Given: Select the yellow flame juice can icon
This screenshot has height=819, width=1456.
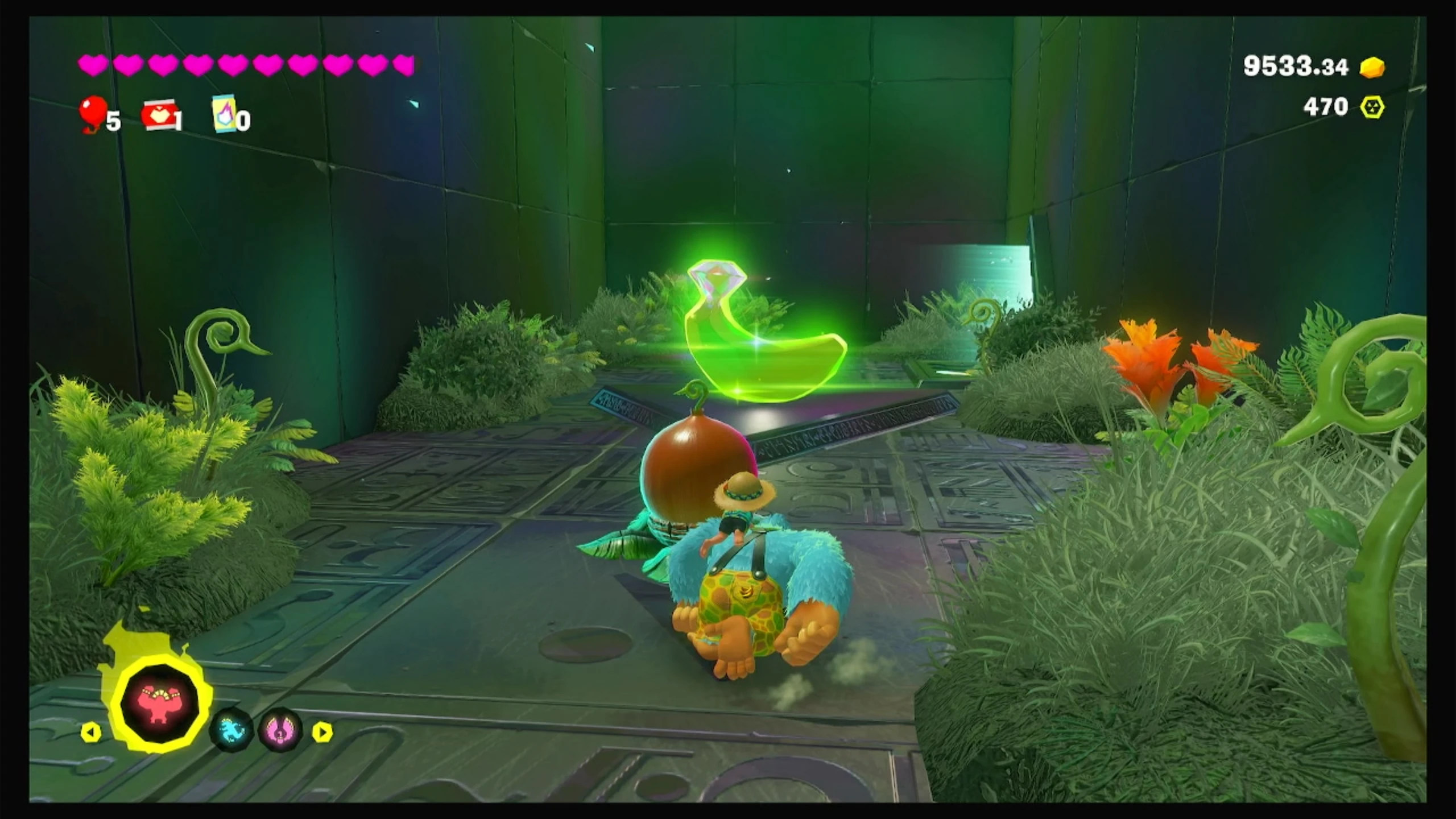Looking at the screenshot, I should [x=225, y=114].
